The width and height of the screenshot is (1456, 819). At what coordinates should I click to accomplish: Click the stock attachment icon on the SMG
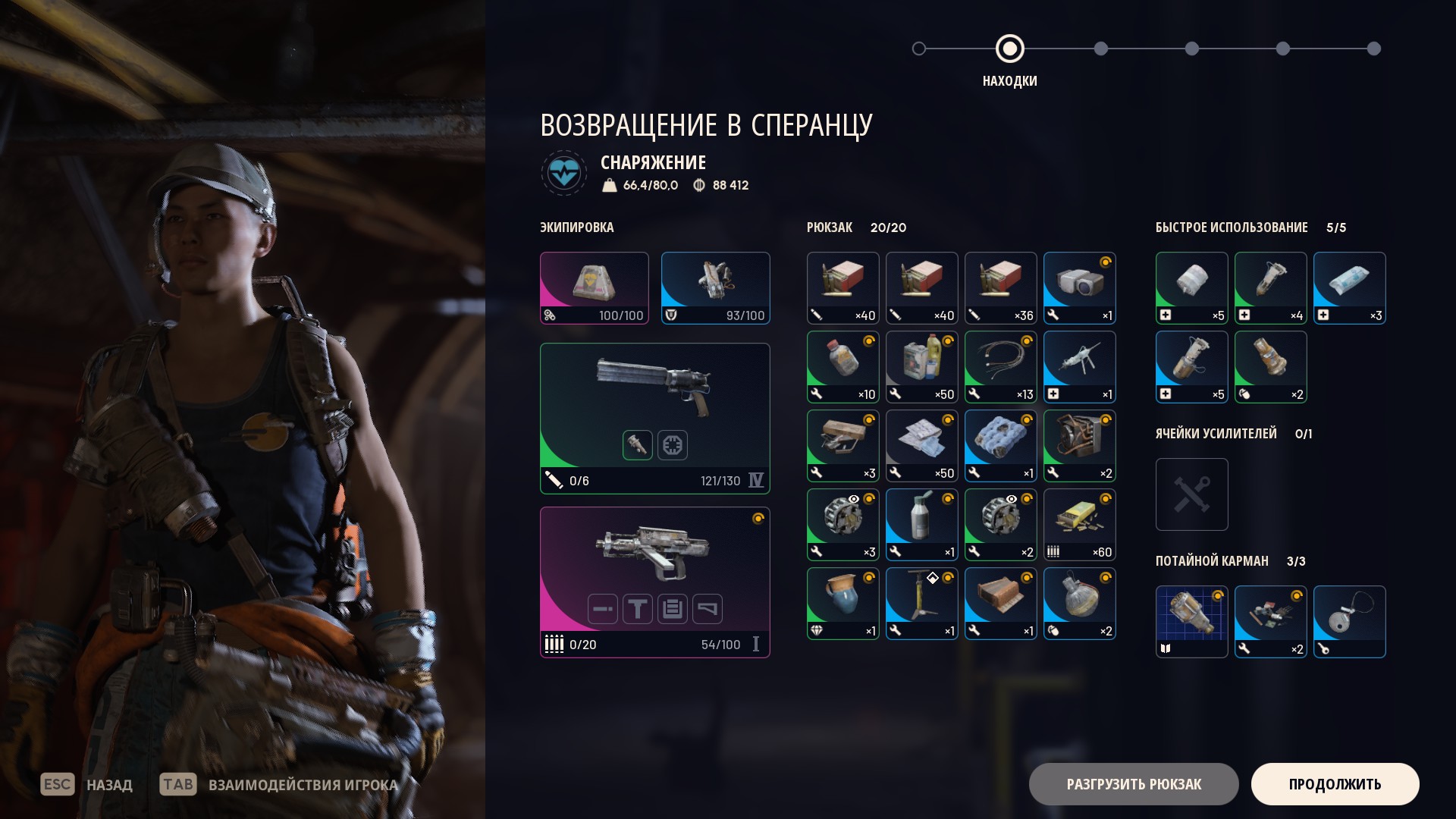click(x=708, y=609)
